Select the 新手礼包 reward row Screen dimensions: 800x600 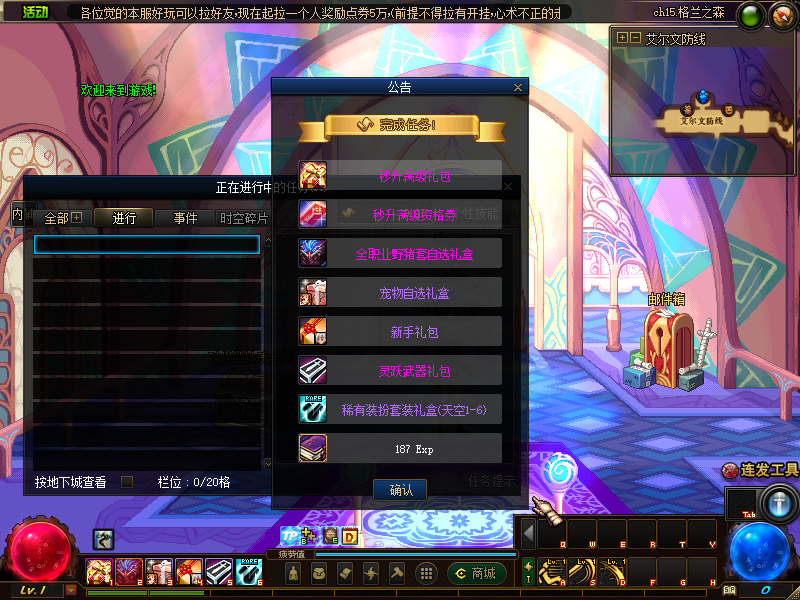(400, 332)
